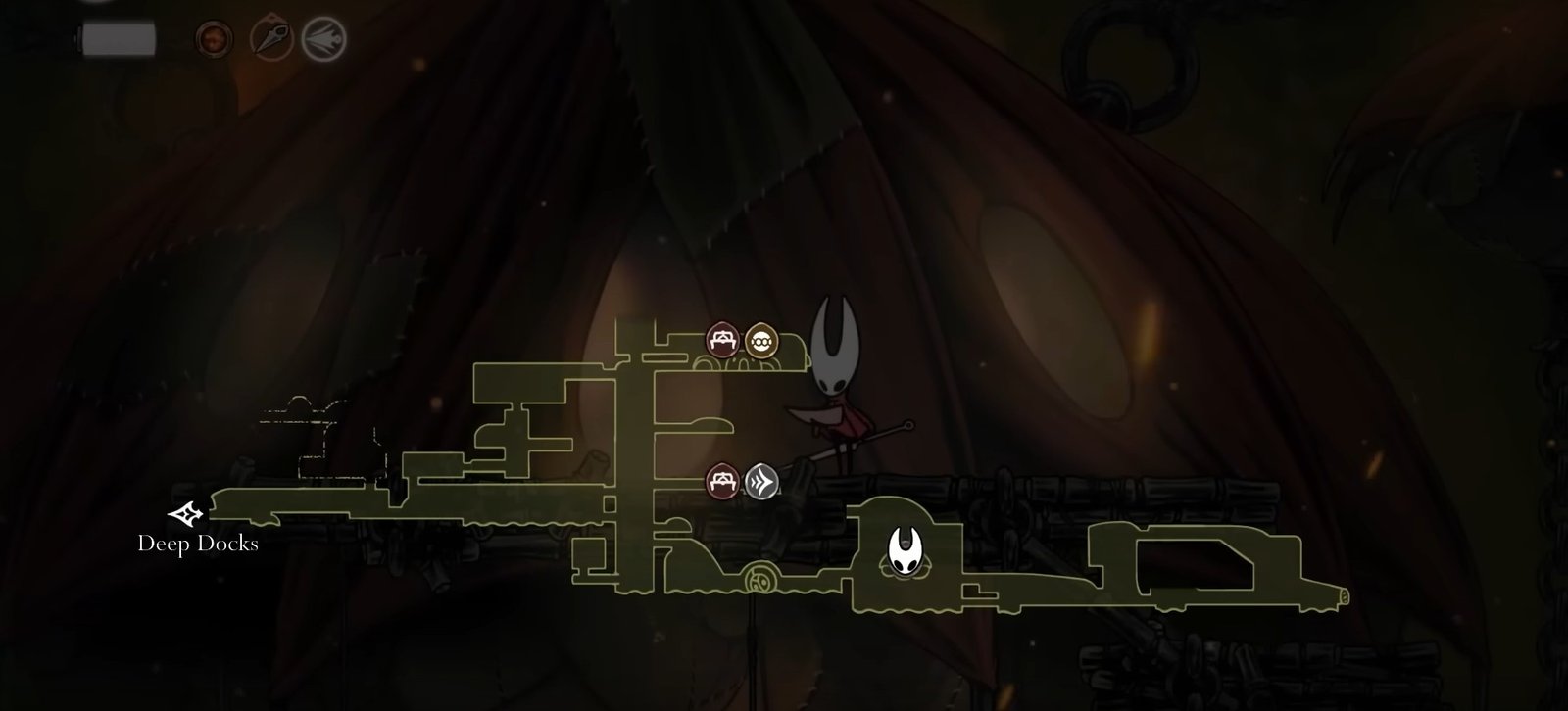This screenshot has height=711, width=1568.
Task: Click the bench marker beside the rosary-bead marker
Action: tap(722, 341)
